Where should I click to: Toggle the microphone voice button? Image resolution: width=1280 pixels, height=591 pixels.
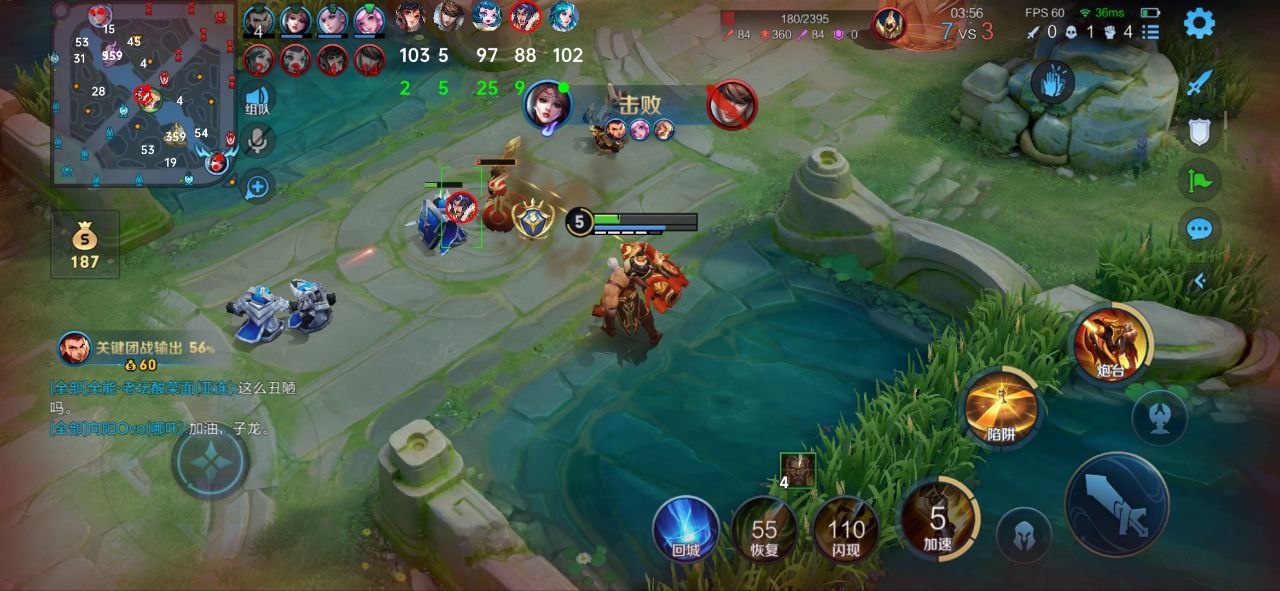(258, 142)
